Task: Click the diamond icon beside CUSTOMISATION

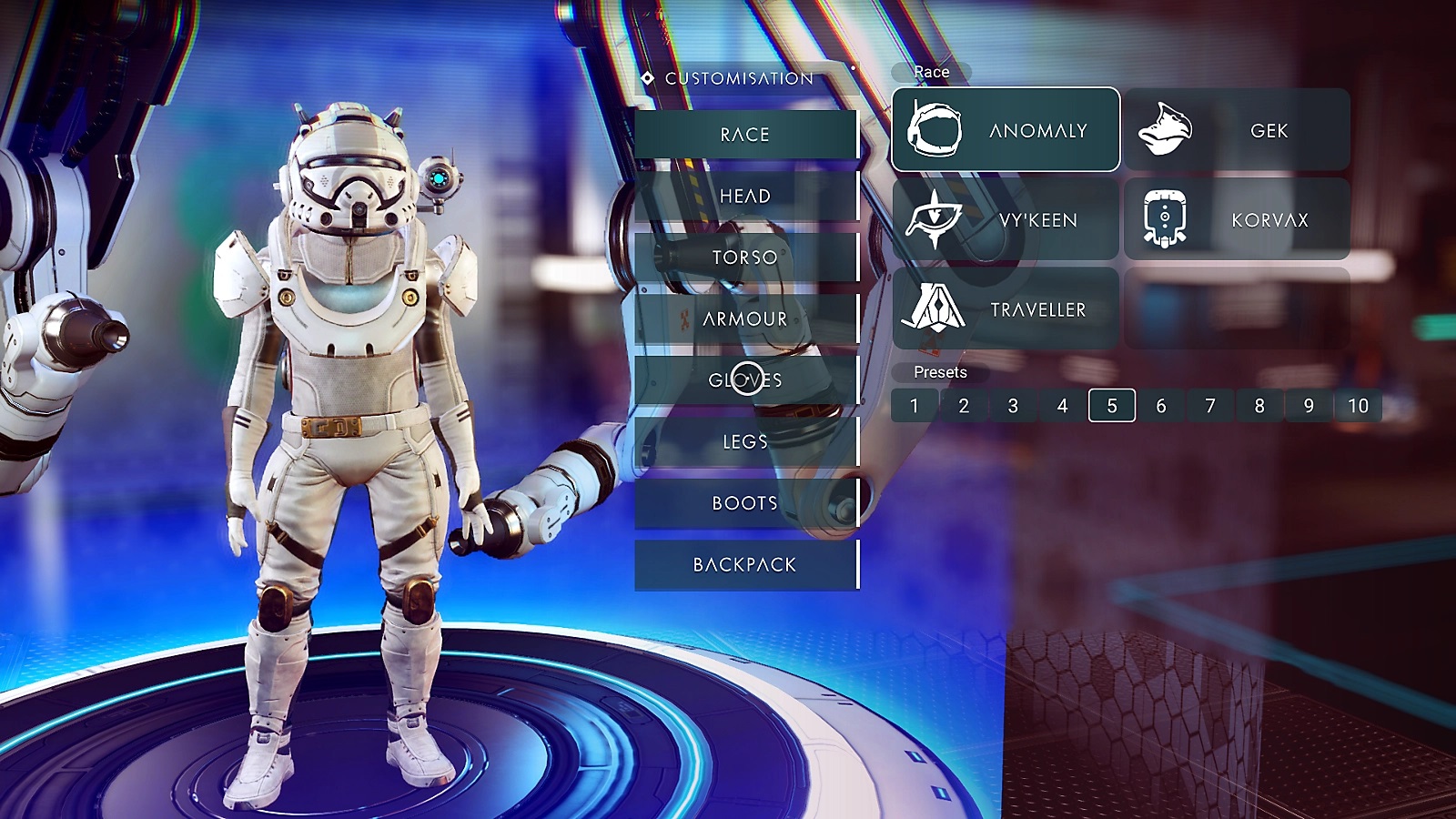Action: [x=646, y=79]
